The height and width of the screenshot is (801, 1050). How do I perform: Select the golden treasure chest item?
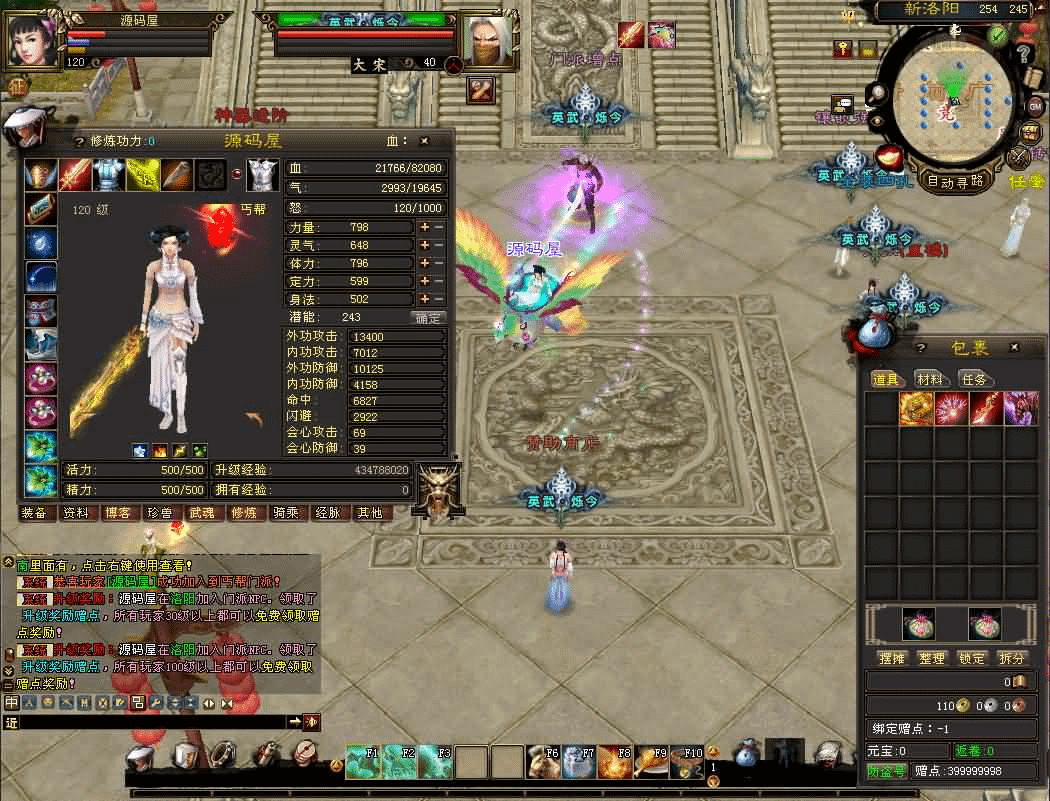[916, 408]
